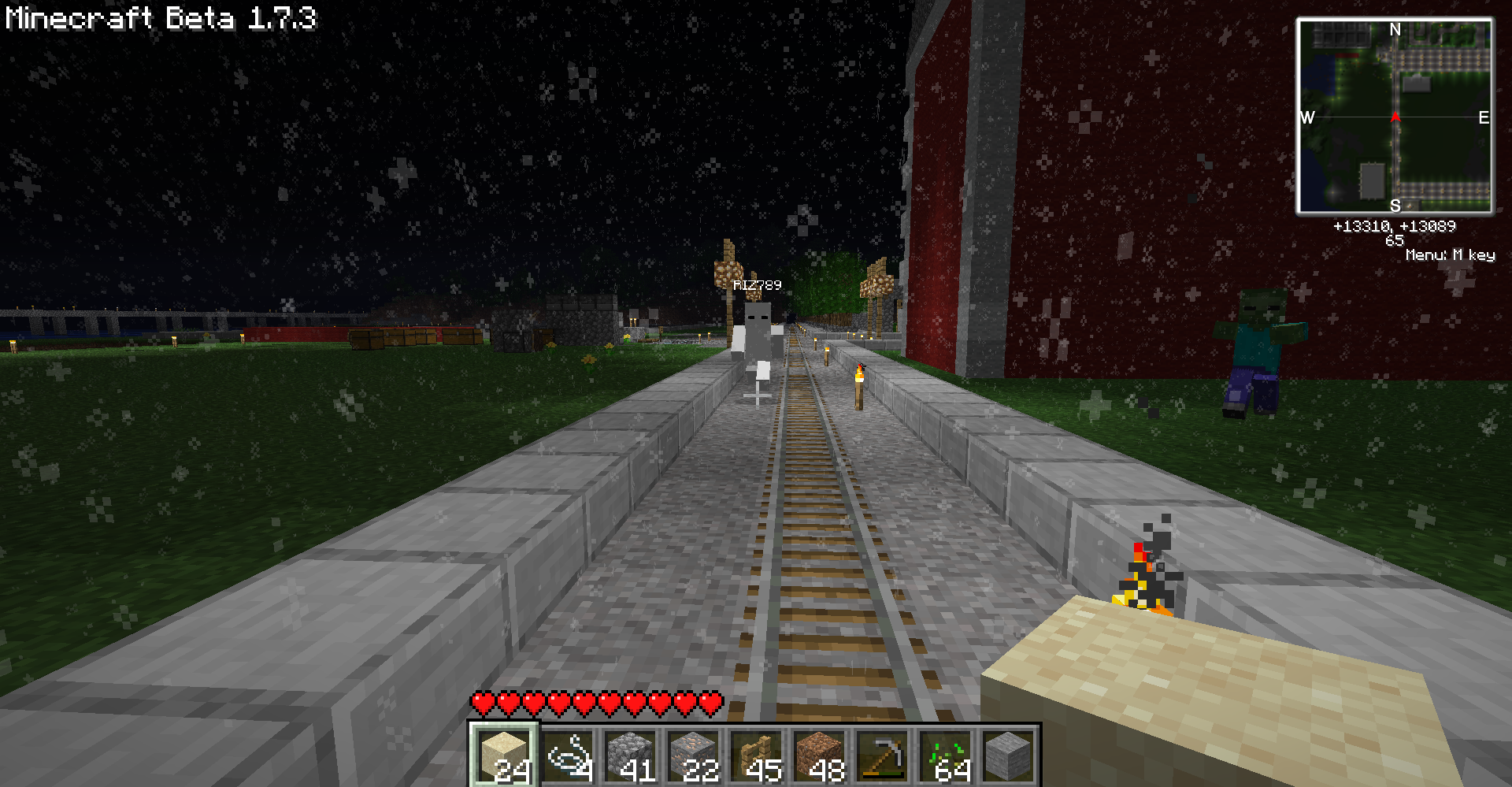Viewport: 1512px width, 787px height.
Task: Select the dirt block slot
Action: (x=820, y=755)
